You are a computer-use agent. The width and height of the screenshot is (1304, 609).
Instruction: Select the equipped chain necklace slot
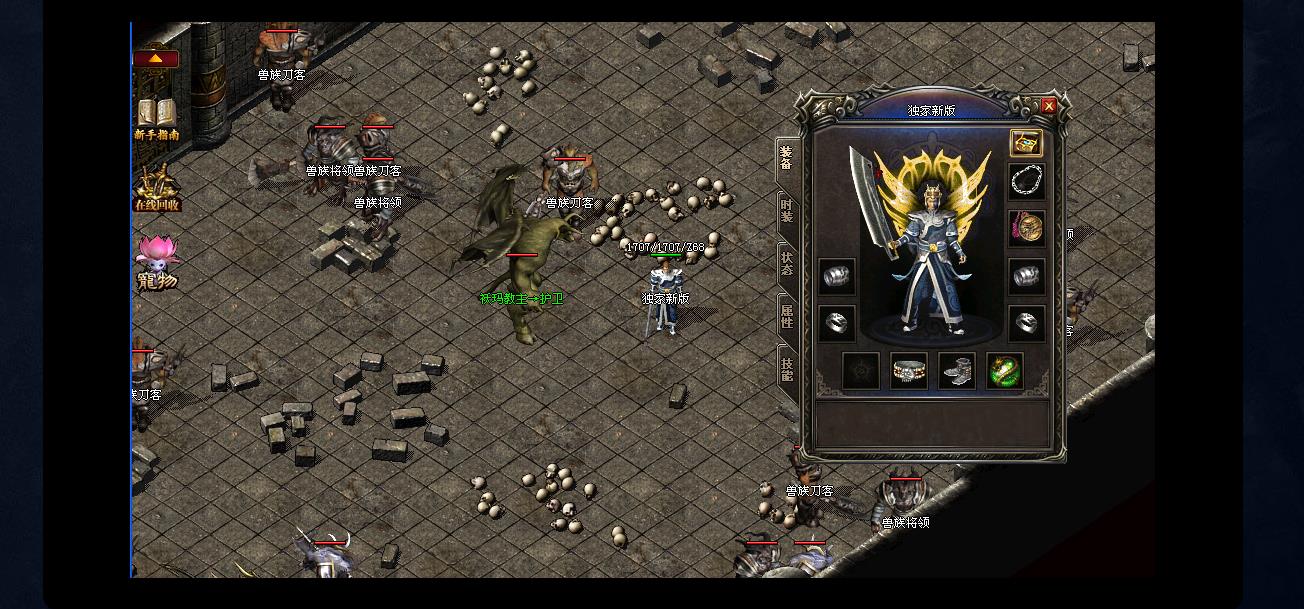click(1026, 181)
